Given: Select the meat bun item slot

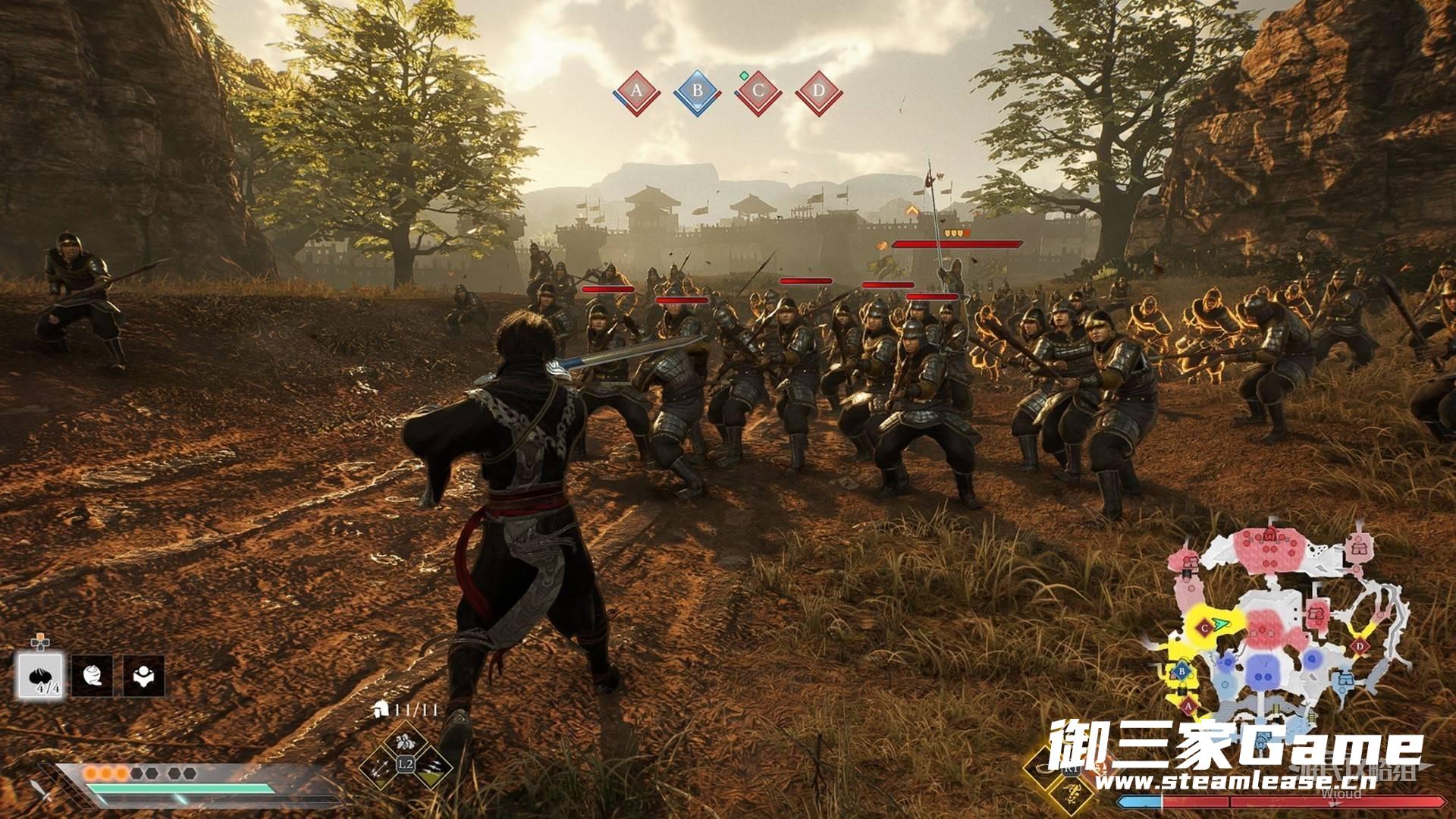Looking at the screenshot, I should tap(41, 676).
